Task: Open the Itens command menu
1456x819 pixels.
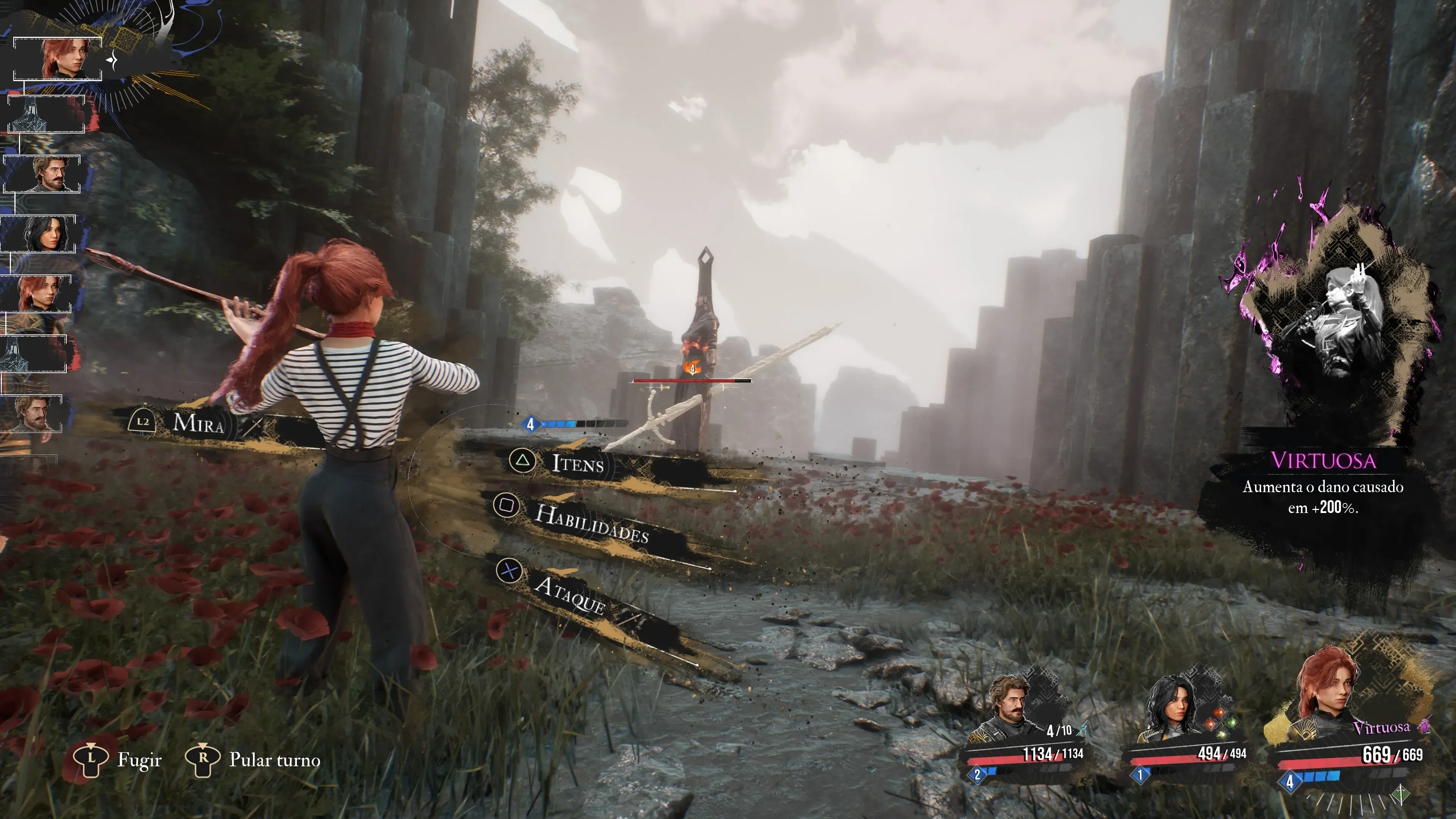Action: 576,463
